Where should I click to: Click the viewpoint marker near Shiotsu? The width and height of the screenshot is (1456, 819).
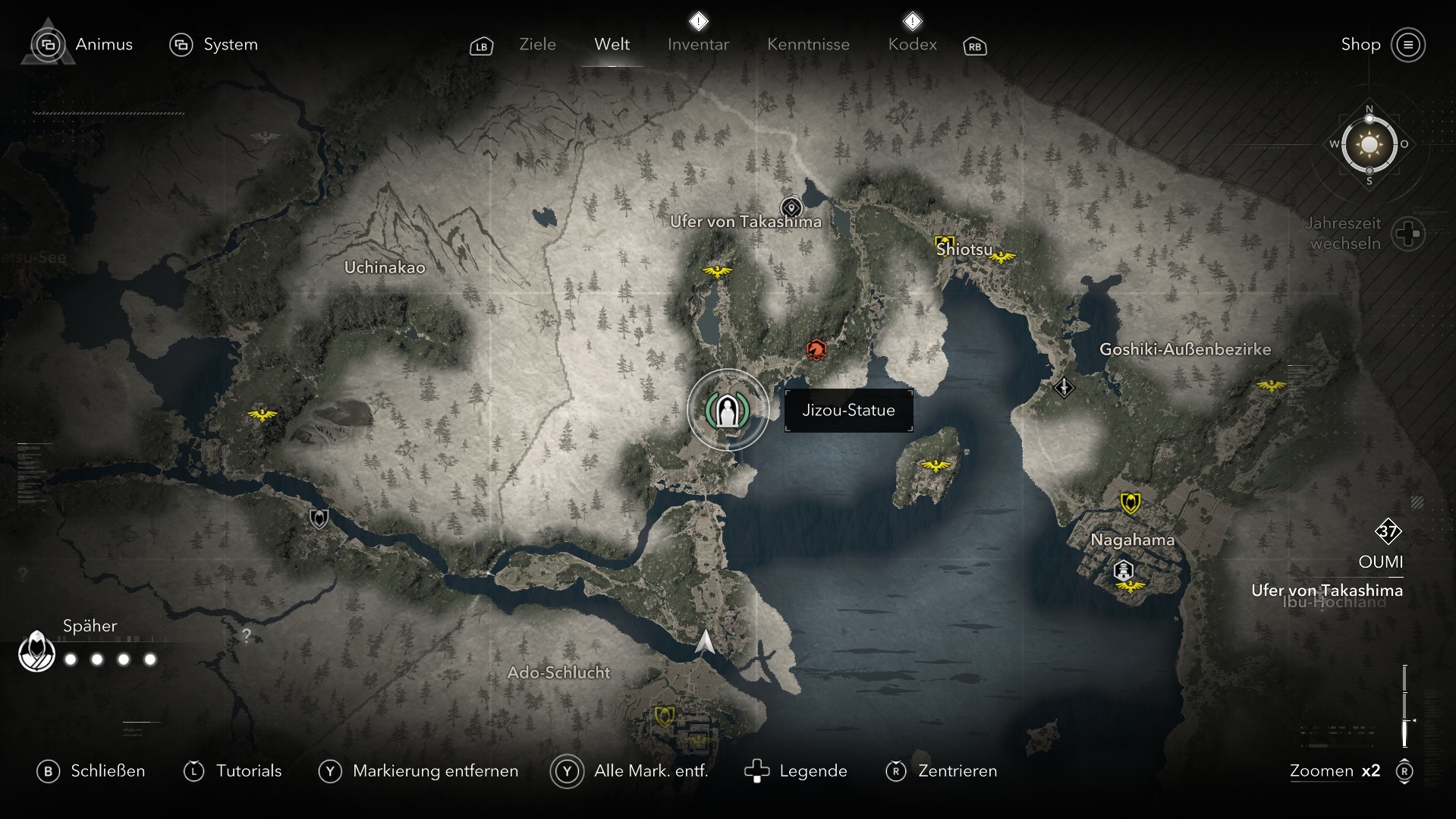[1002, 257]
